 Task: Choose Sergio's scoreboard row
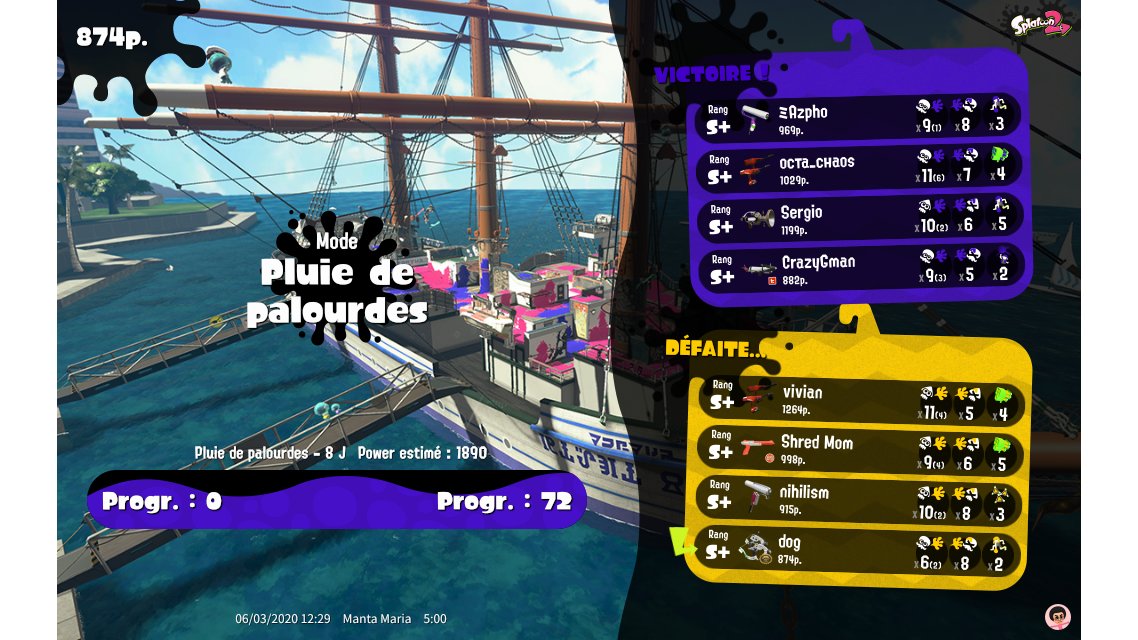(x=858, y=217)
